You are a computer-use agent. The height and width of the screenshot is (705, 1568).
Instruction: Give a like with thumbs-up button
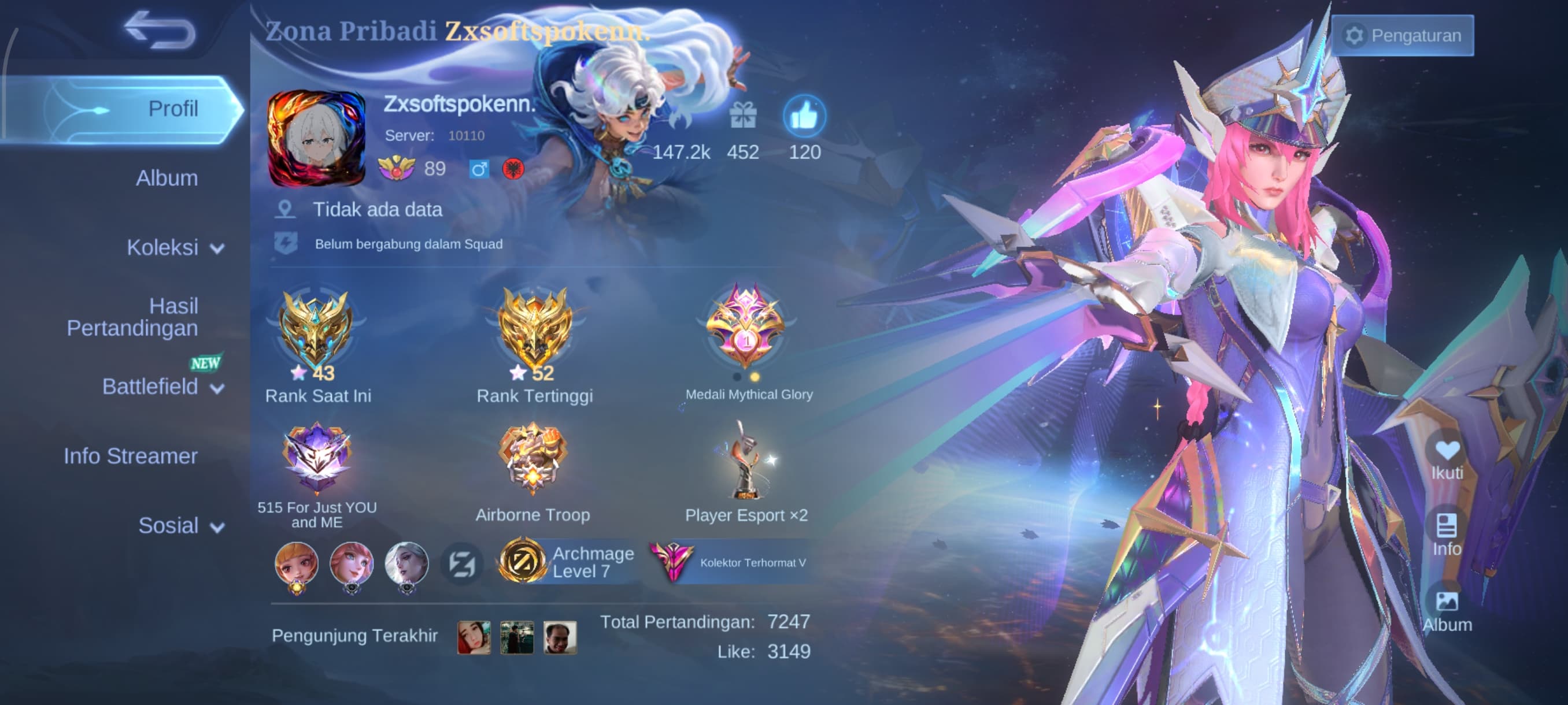(804, 116)
